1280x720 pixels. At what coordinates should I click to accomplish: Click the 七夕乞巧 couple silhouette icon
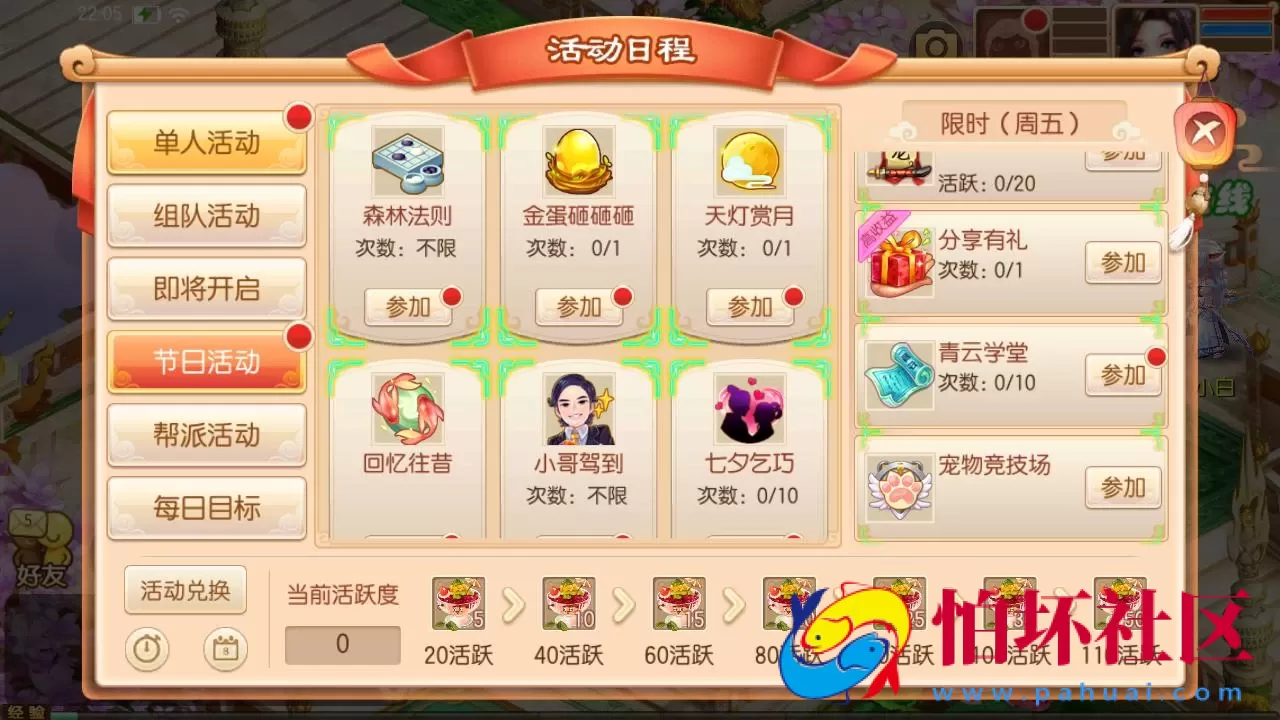[750, 408]
